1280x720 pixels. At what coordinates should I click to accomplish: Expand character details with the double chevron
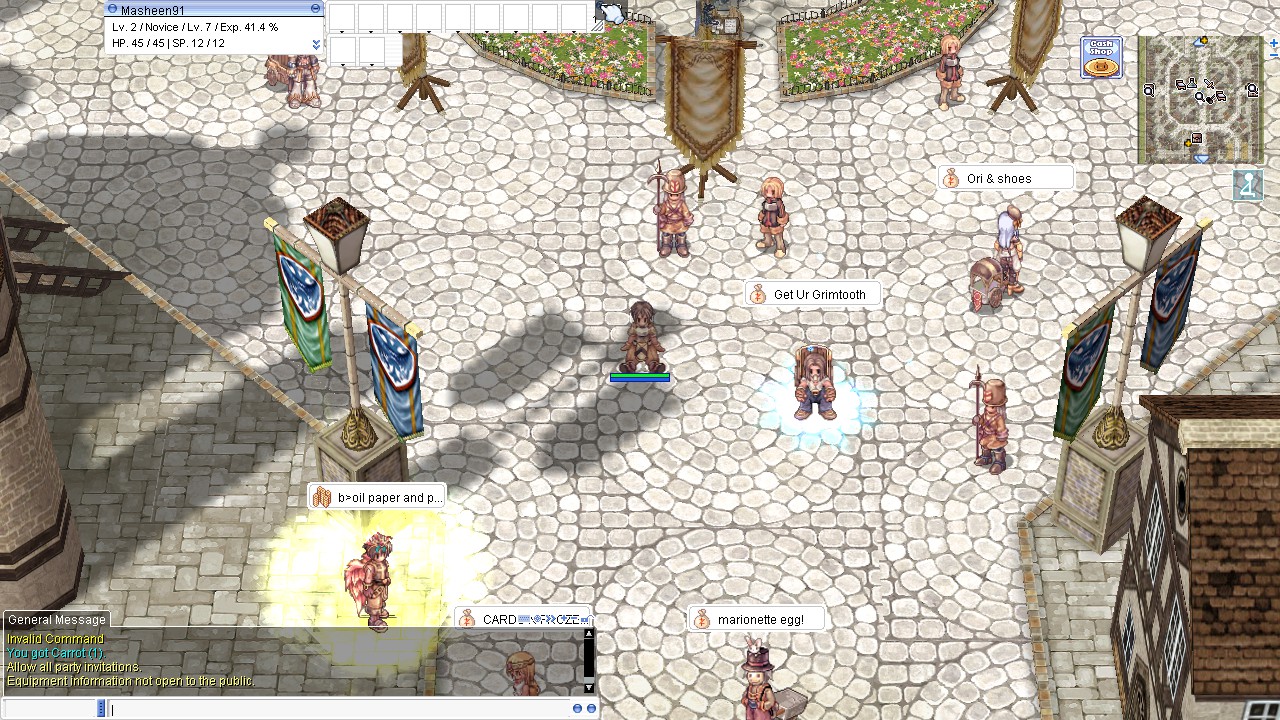(317, 44)
